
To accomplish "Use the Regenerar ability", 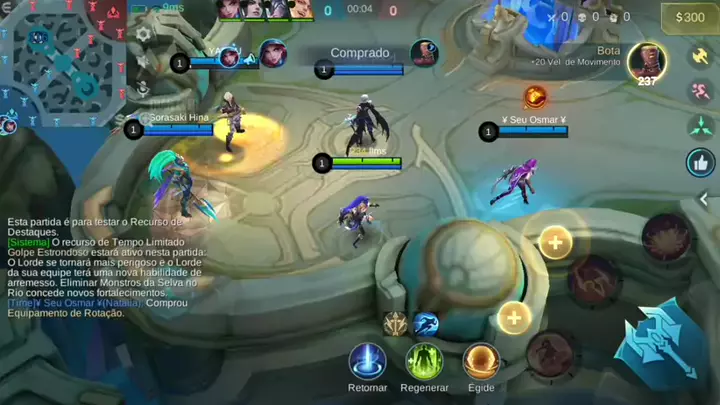I will click(424, 361).
